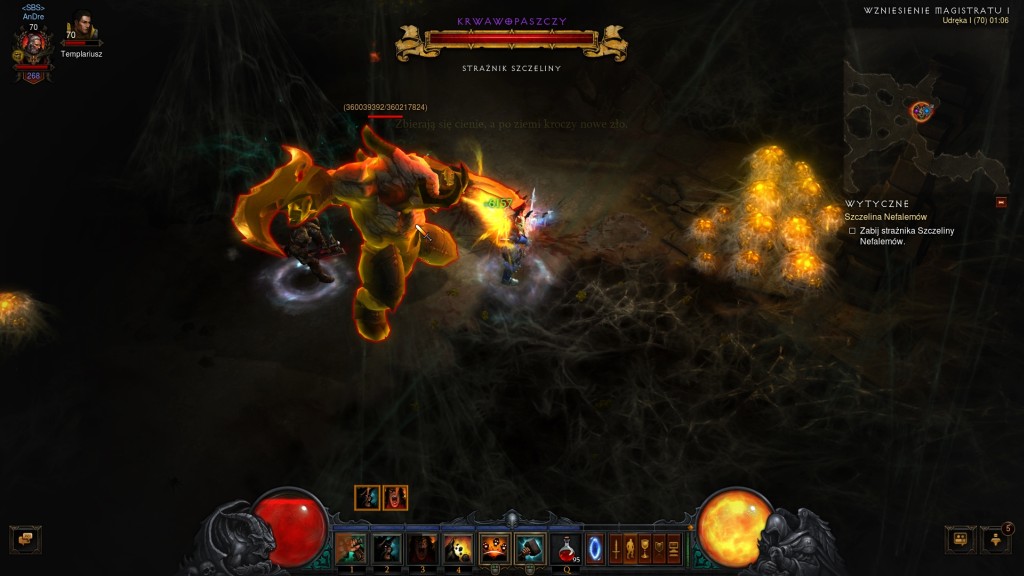This screenshot has width=1024, height=576.
Task: Use the skill bound to slot 2
Action: [386, 548]
